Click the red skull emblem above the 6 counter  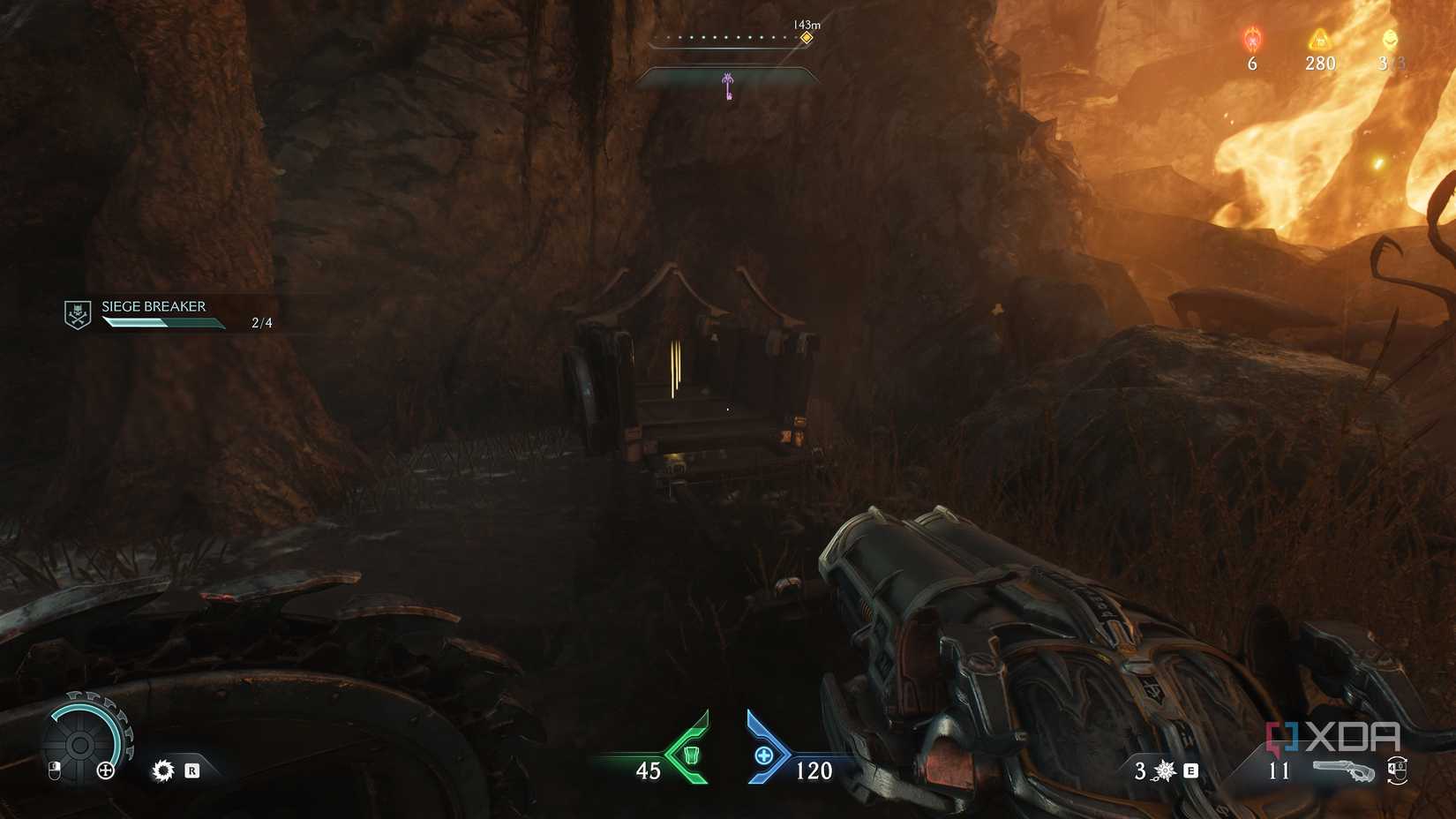coord(1250,39)
